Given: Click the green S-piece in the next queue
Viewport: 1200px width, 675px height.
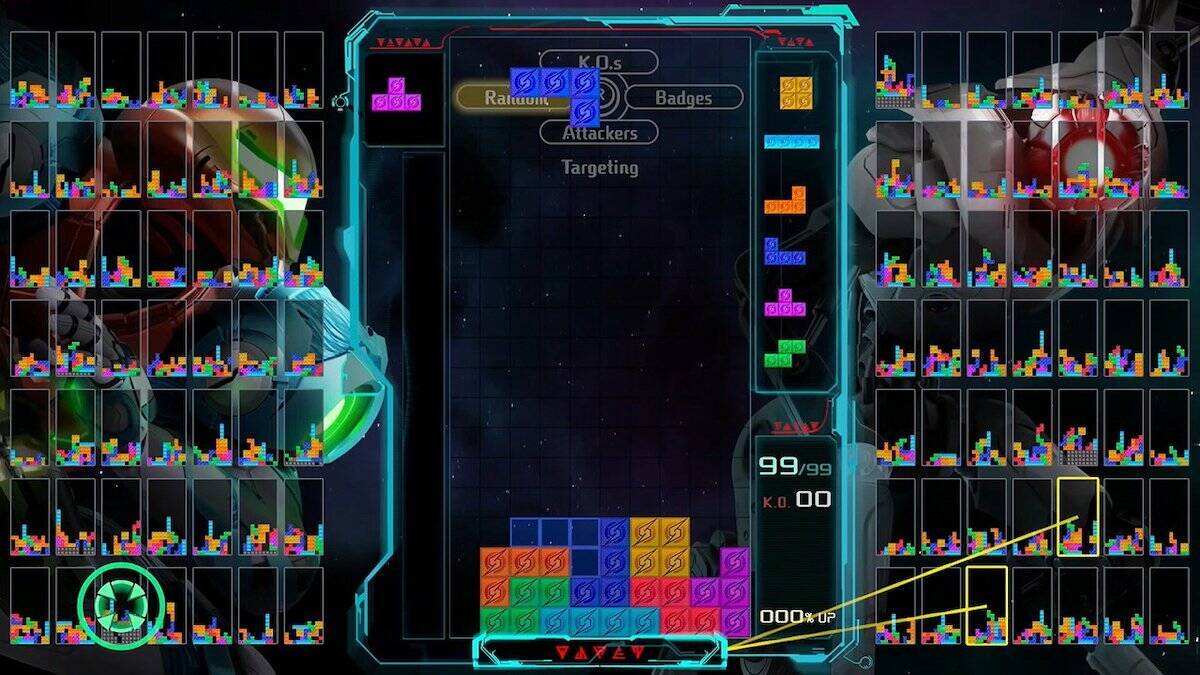Looking at the screenshot, I should click(786, 353).
